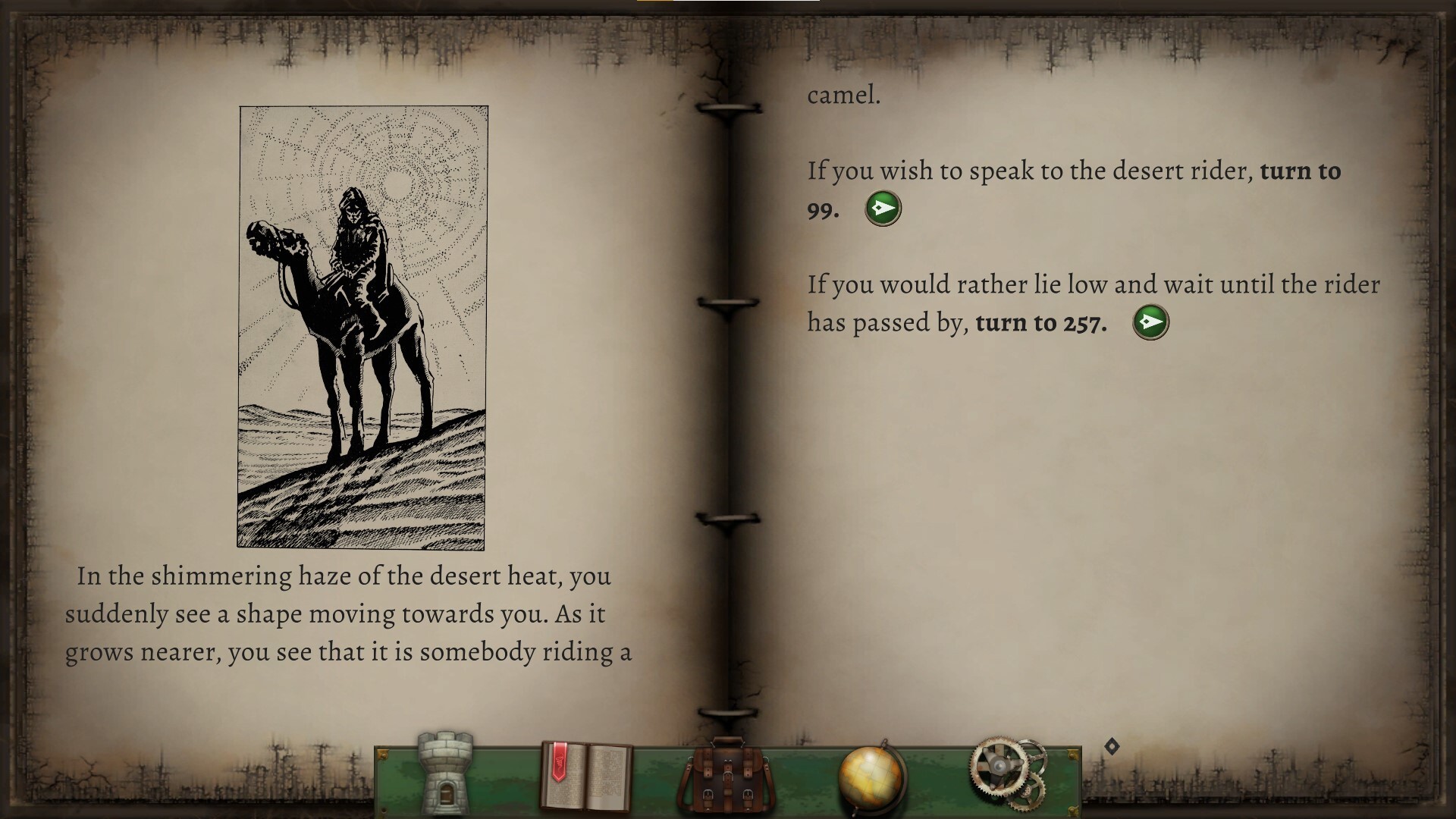1456x819 pixels.
Task: Open the leather backpack inventory
Action: [726, 777]
